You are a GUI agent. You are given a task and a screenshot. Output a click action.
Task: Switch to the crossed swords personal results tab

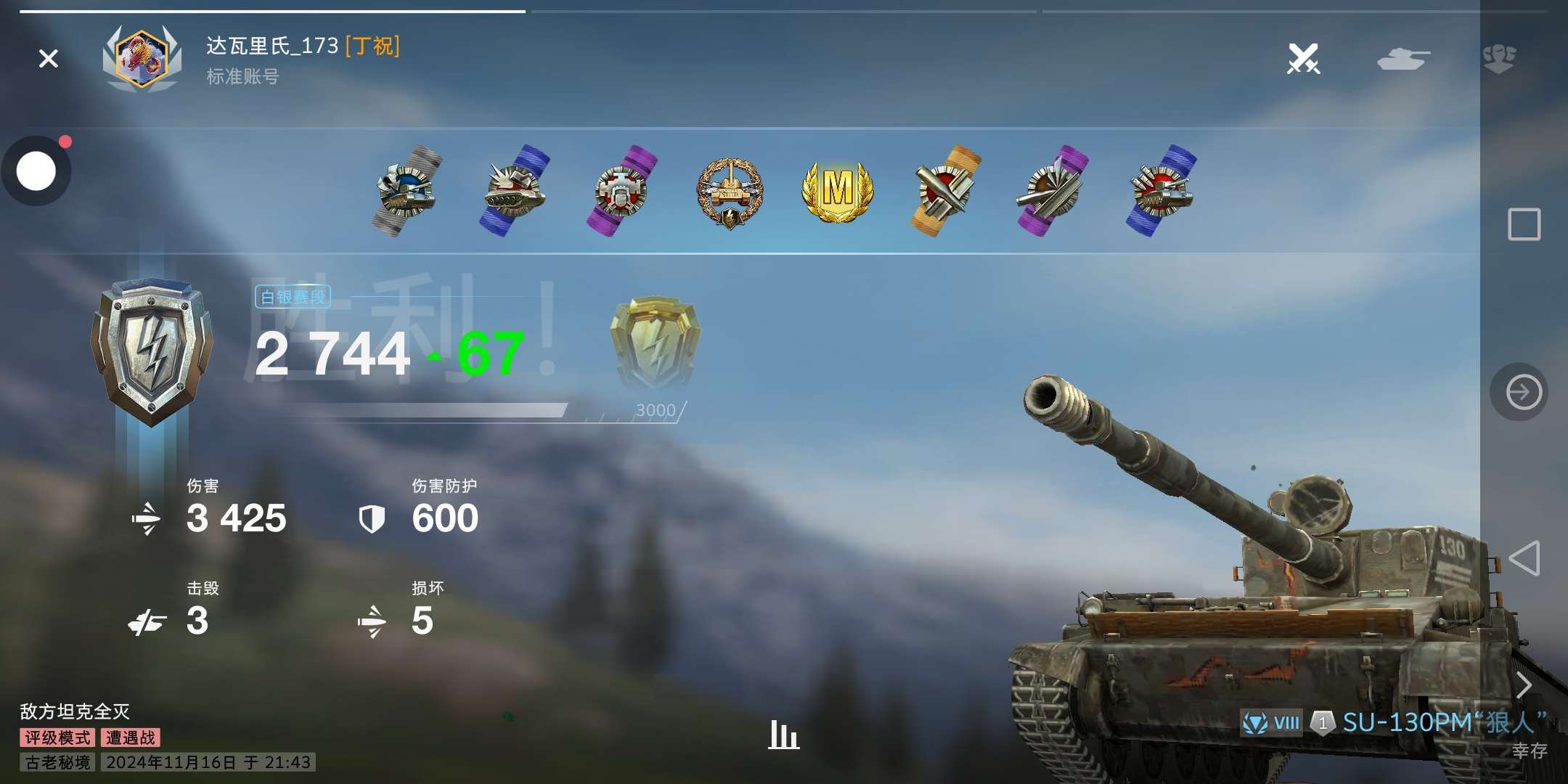pos(1303,58)
